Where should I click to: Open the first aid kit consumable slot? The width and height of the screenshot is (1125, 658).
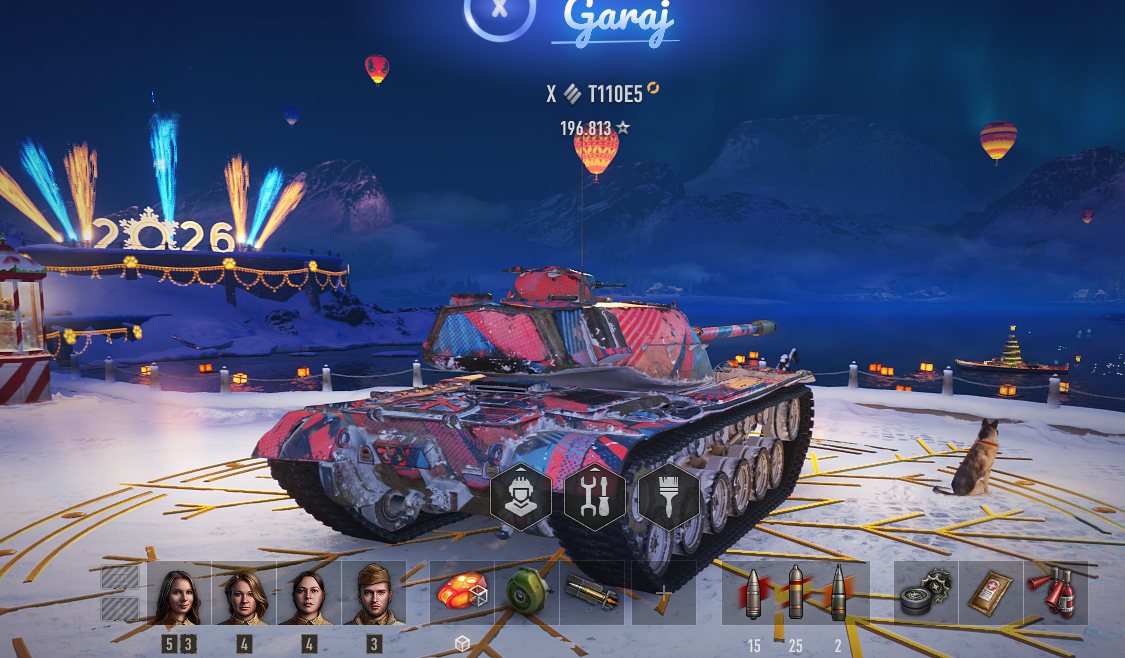(991, 593)
